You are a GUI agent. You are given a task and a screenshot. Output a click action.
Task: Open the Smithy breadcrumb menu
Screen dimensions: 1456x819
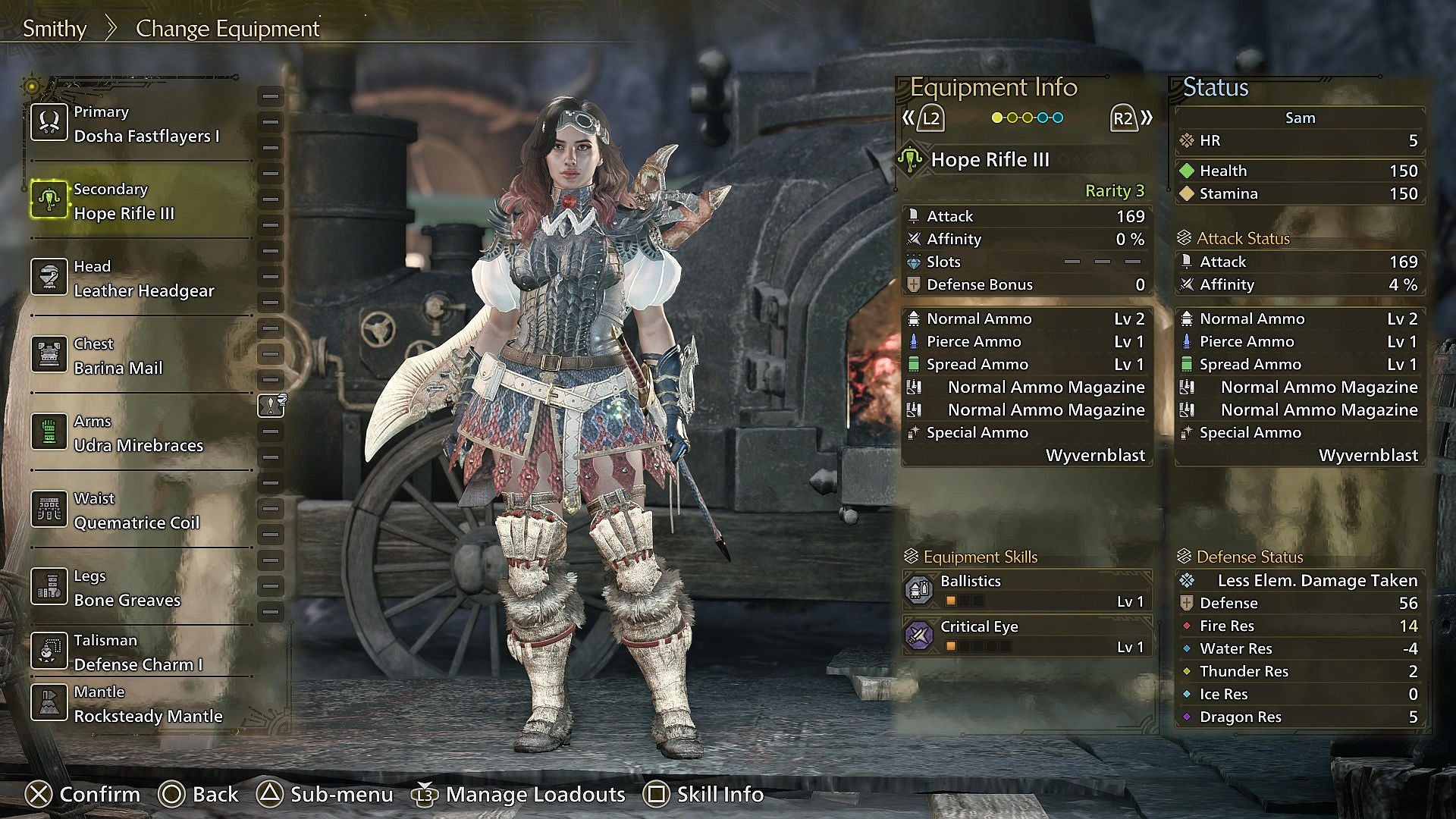pyautogui.click(x=55, y=28)
